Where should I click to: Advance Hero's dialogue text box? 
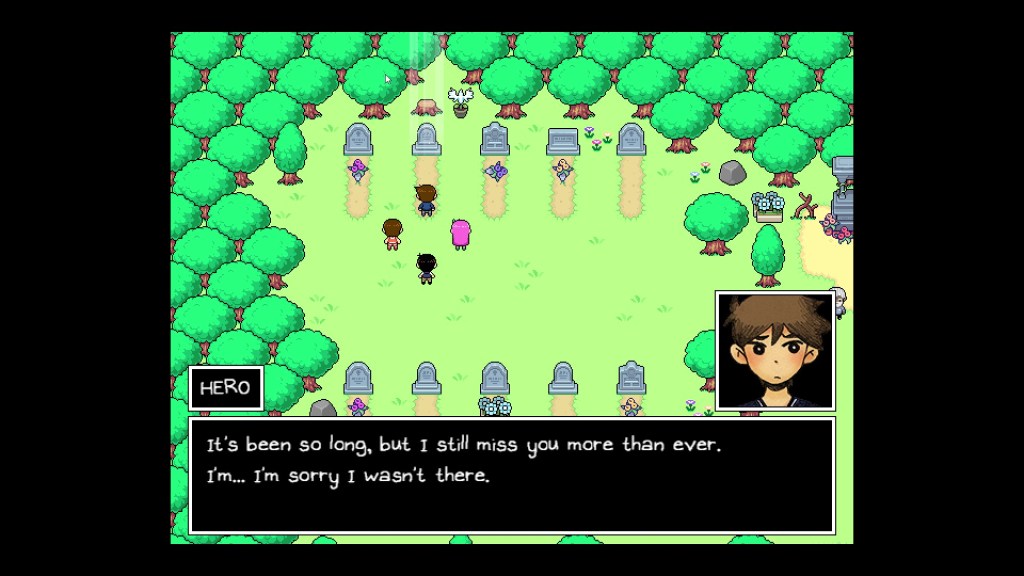511,475
